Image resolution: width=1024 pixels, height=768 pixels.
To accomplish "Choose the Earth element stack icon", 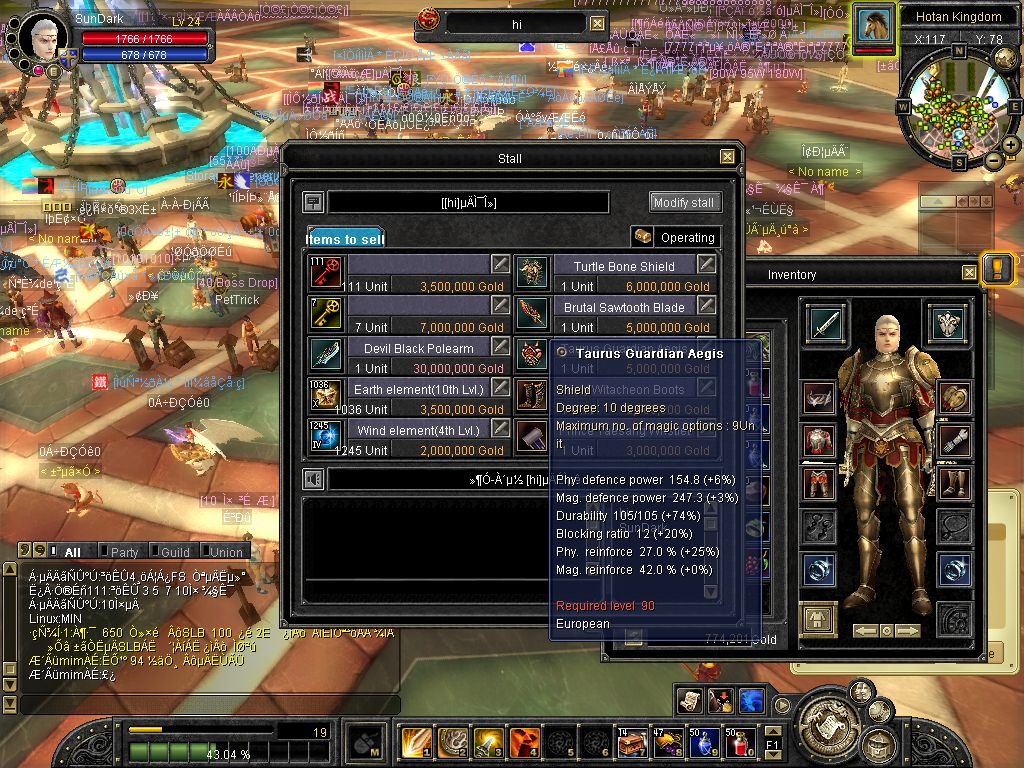I will point(327,396).
